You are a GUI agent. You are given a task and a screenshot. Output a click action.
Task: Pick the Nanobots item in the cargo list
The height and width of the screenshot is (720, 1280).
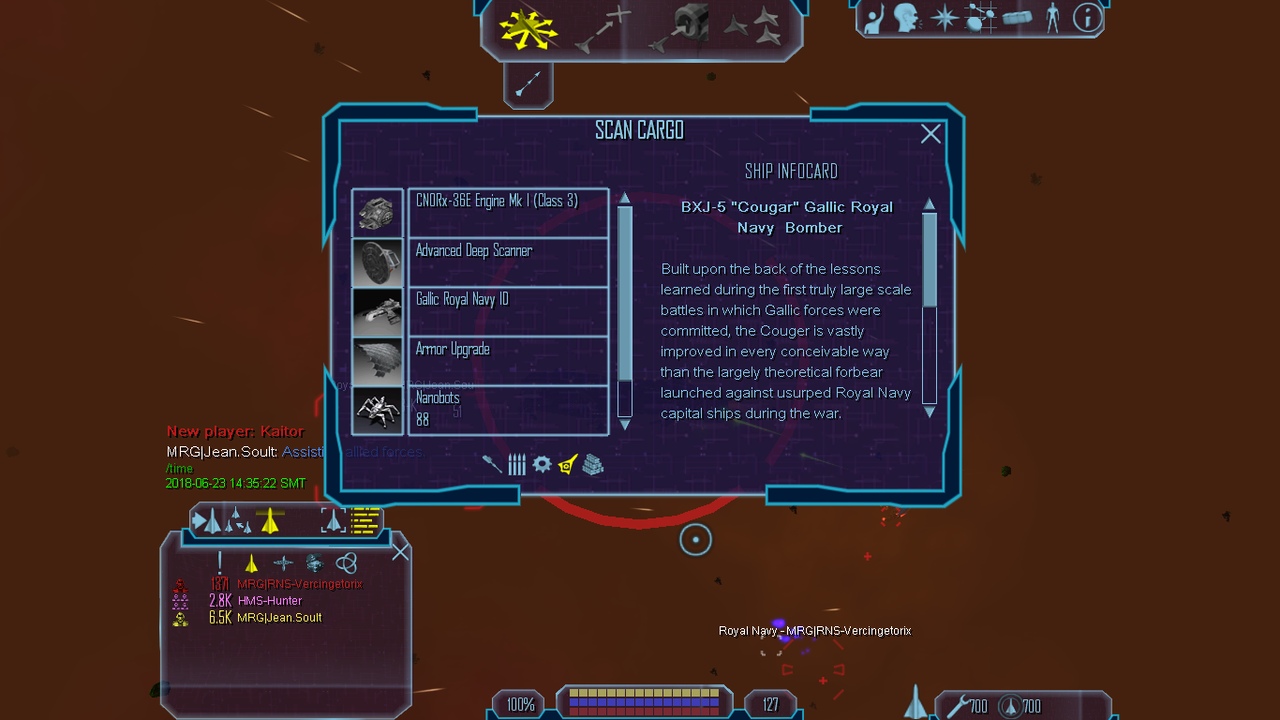(508, 410)
